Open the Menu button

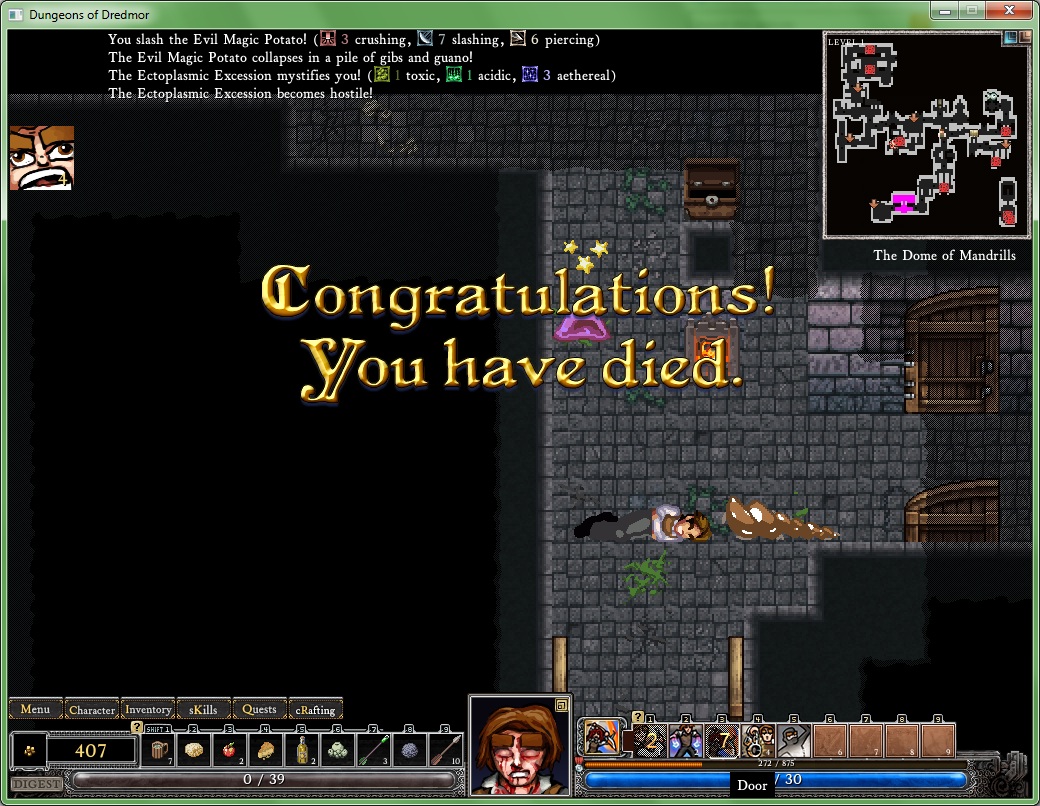[36, 709]
